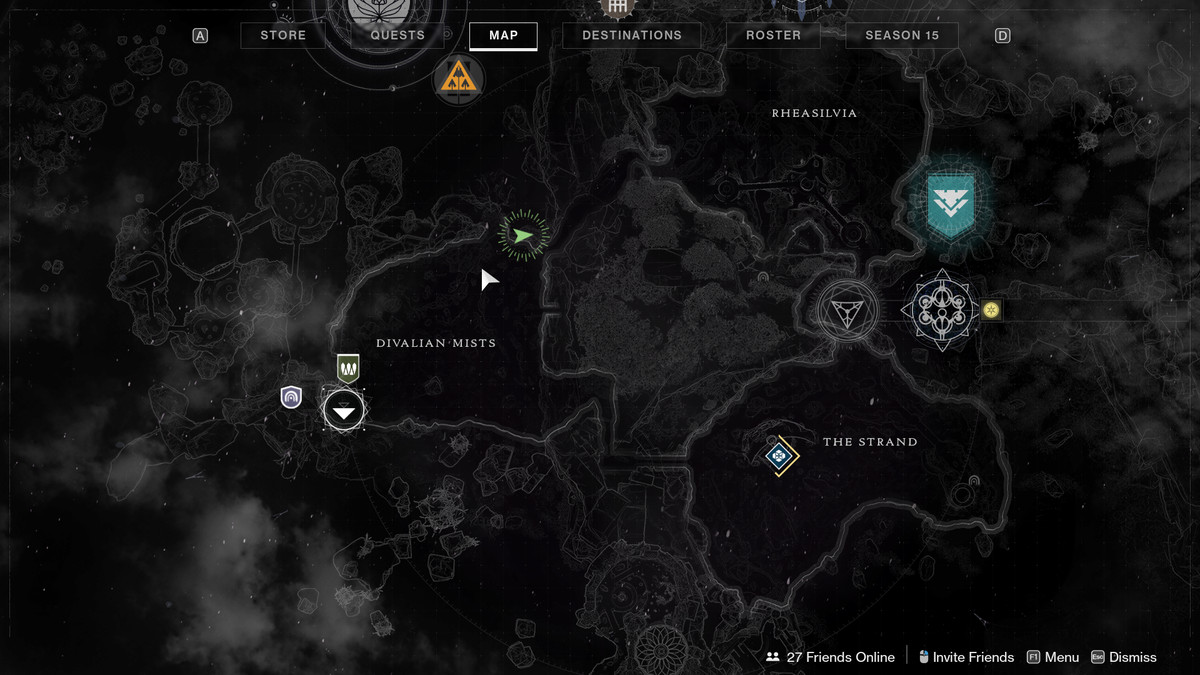
Task: Select the orange triangle marker near the top
Action: click(459, 79)
